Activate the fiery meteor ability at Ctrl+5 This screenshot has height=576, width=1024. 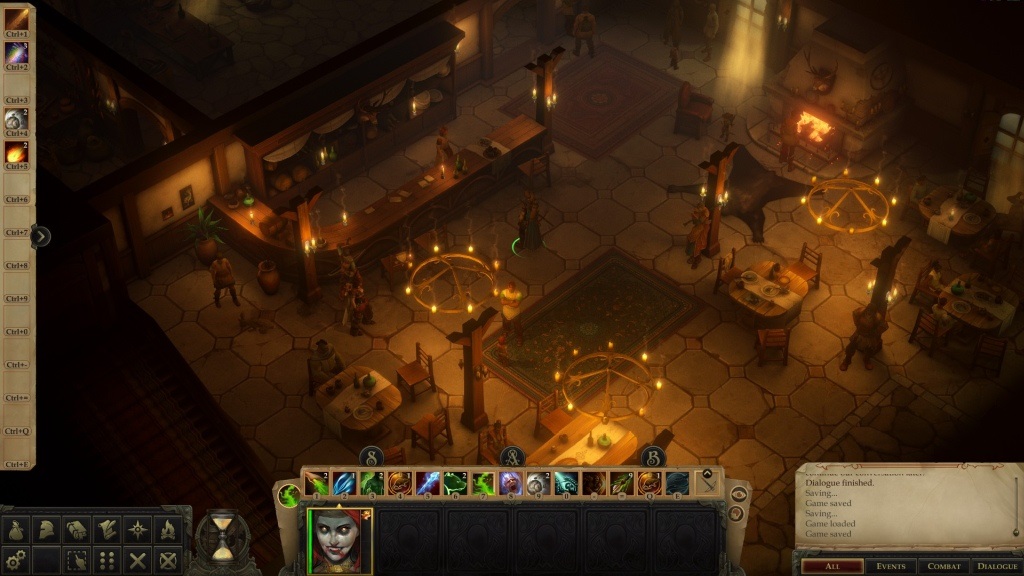[x=17, y=153]
